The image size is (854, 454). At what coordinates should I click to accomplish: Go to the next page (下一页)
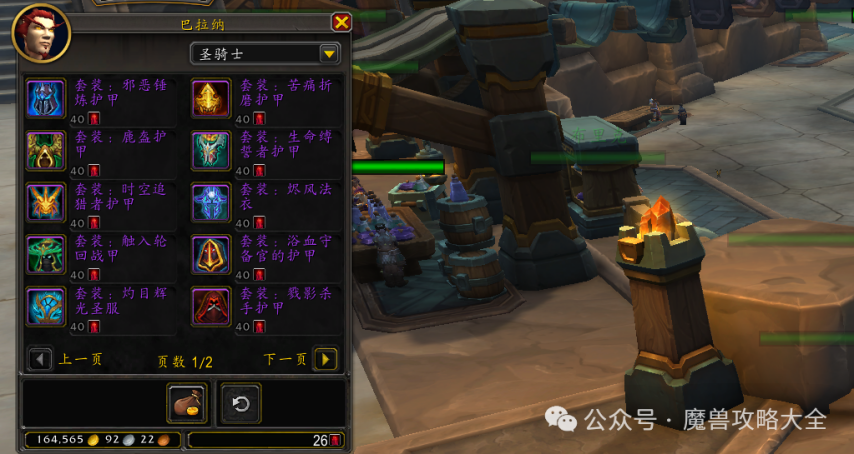[325, 359]
